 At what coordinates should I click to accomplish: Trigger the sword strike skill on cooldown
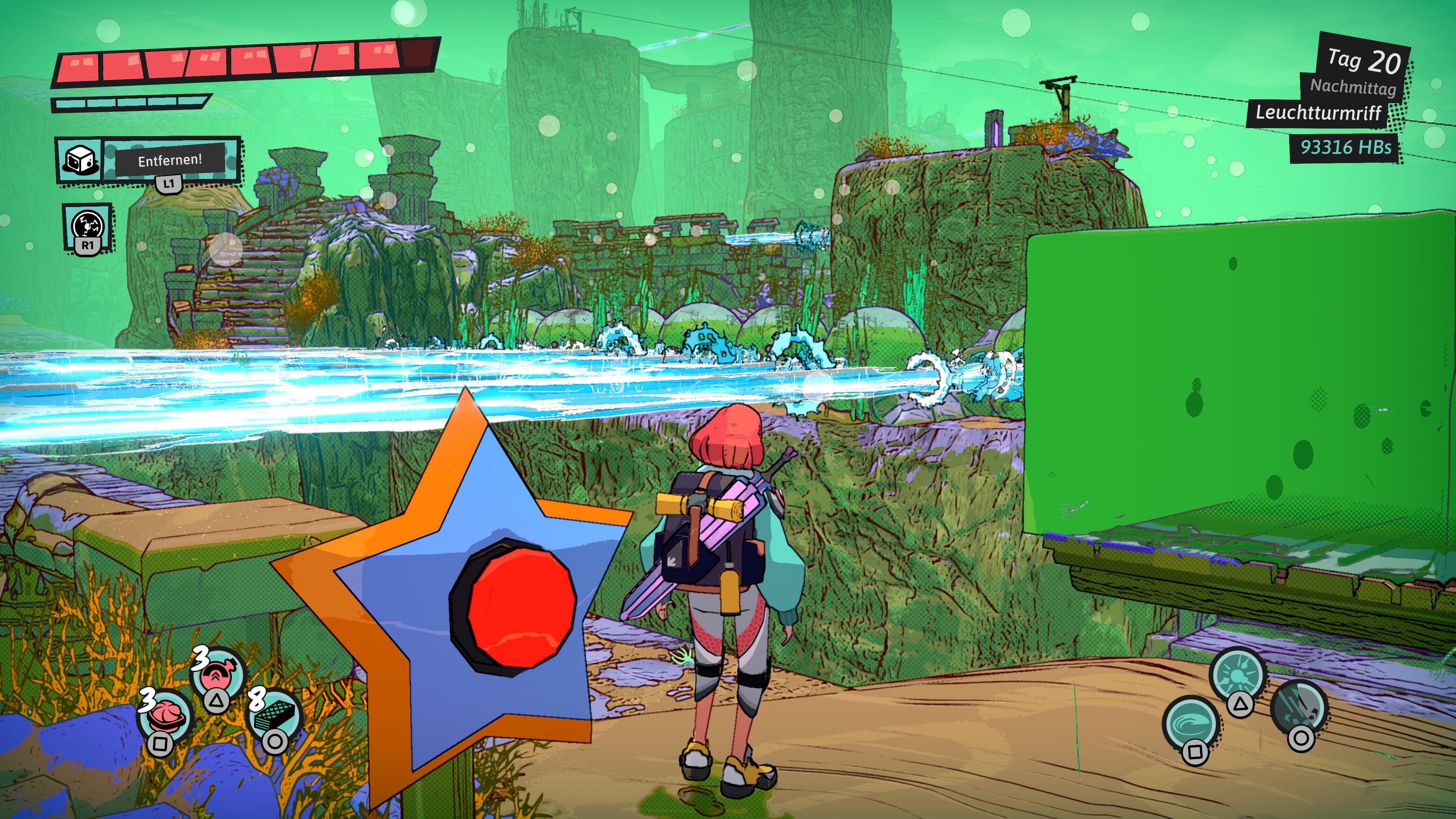click(x=1298, y=708)
